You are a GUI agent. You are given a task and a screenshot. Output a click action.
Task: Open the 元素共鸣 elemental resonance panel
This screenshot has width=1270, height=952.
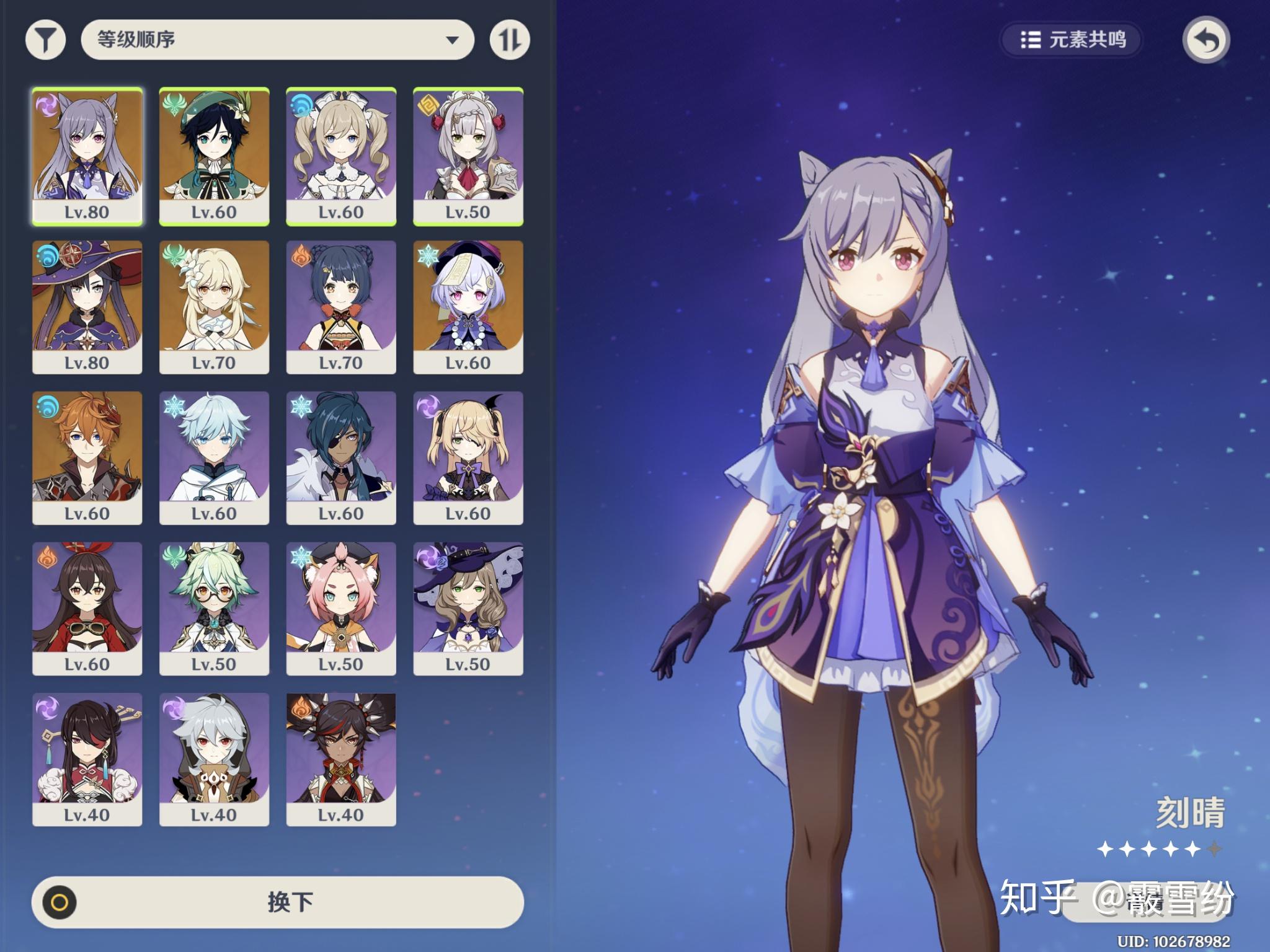(1072, 40)
